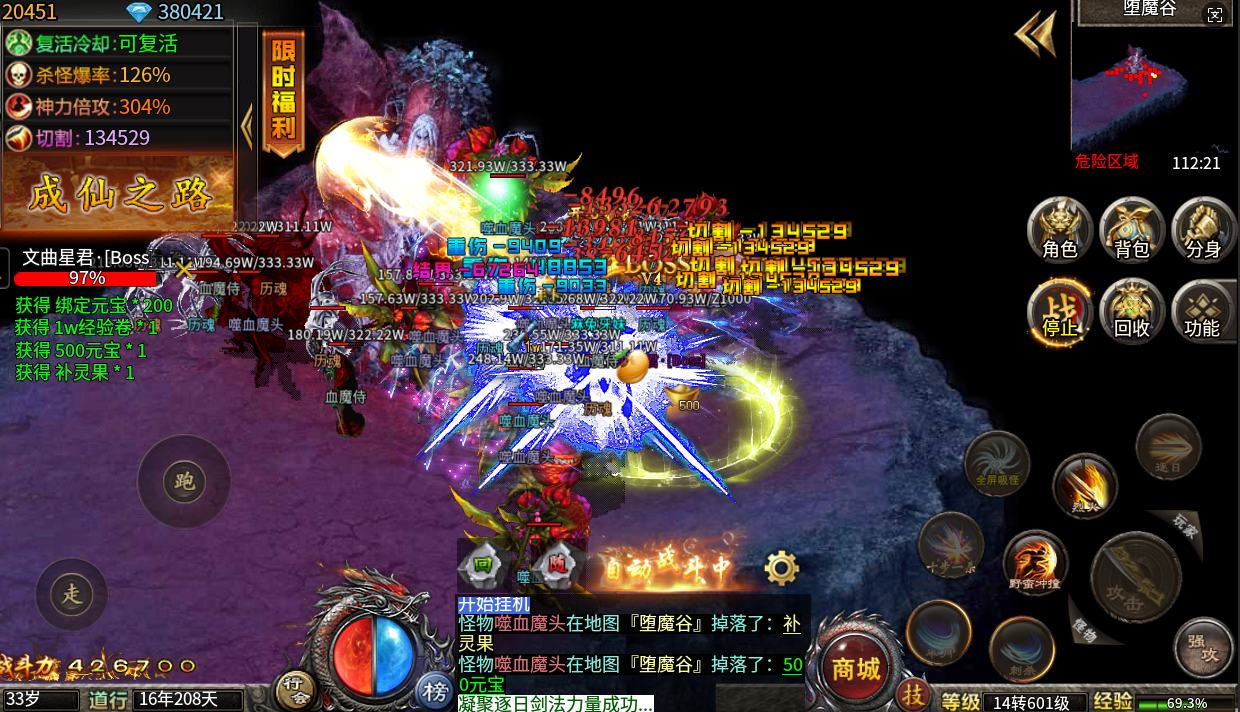The width and height of the screenshot is (1240, 712).
Task: Open the 商城 shop
Action: [856, 667]
